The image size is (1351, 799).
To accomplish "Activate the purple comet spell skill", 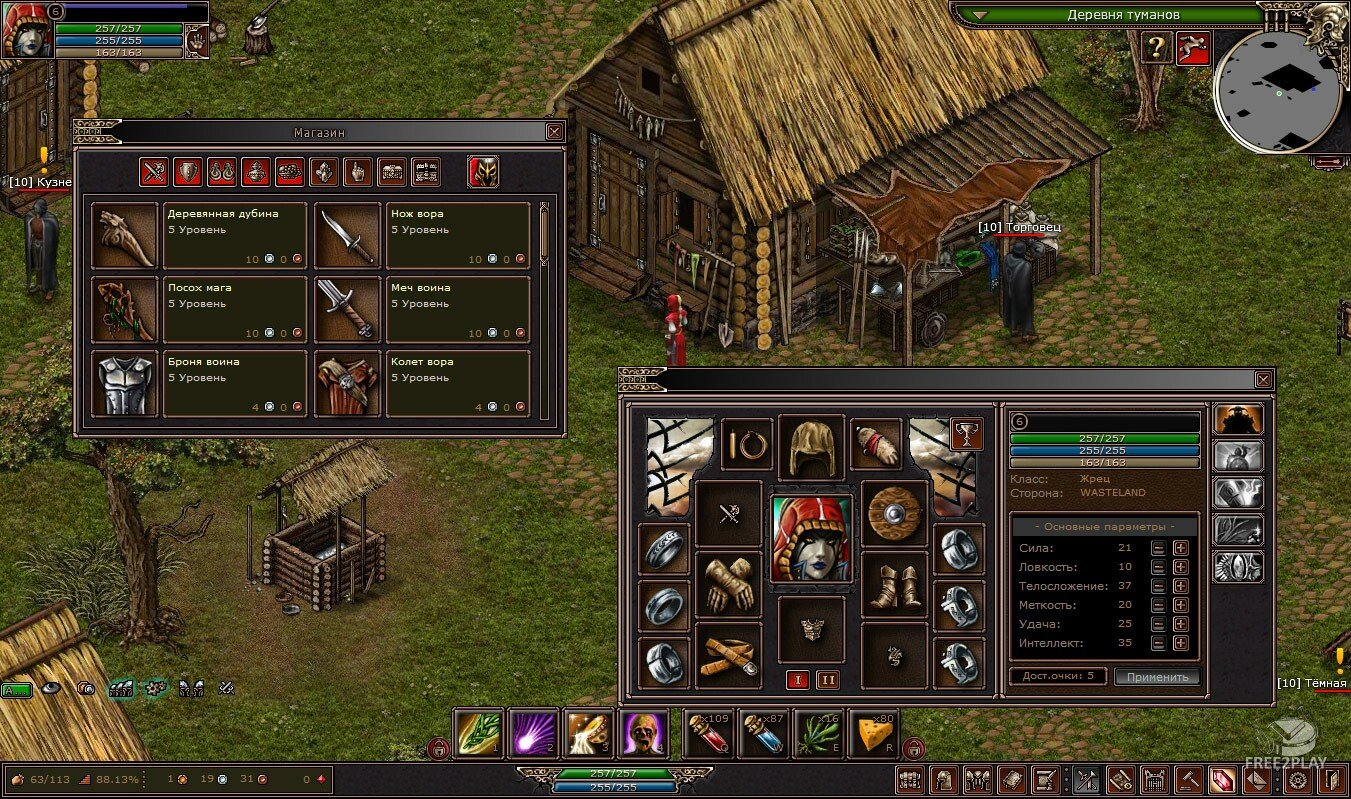I will (x=532, y=736).
